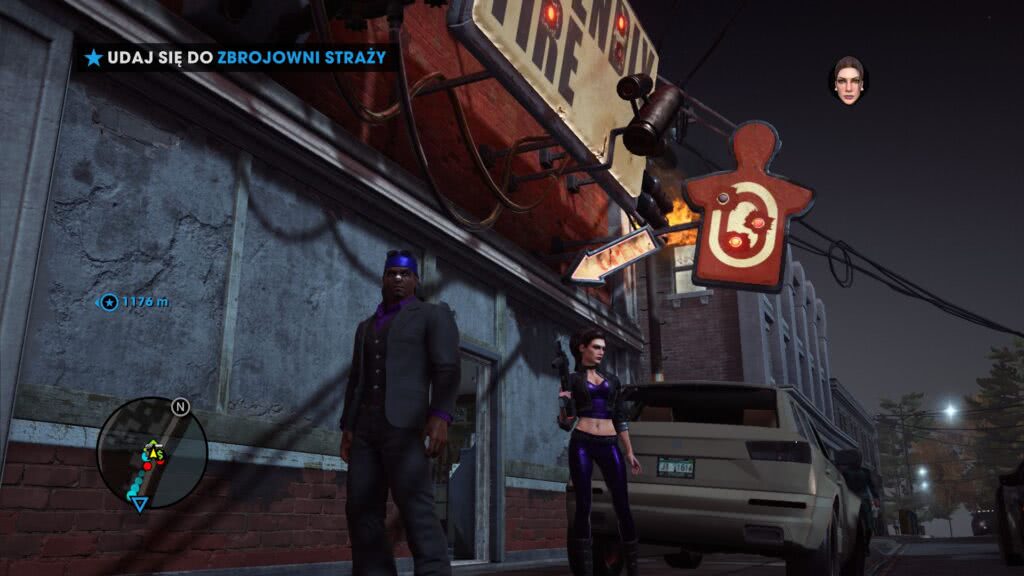Screen dimensions: 1024x576
Task: Click the minimap north compass indicator
Action: (x=180, y=407)
